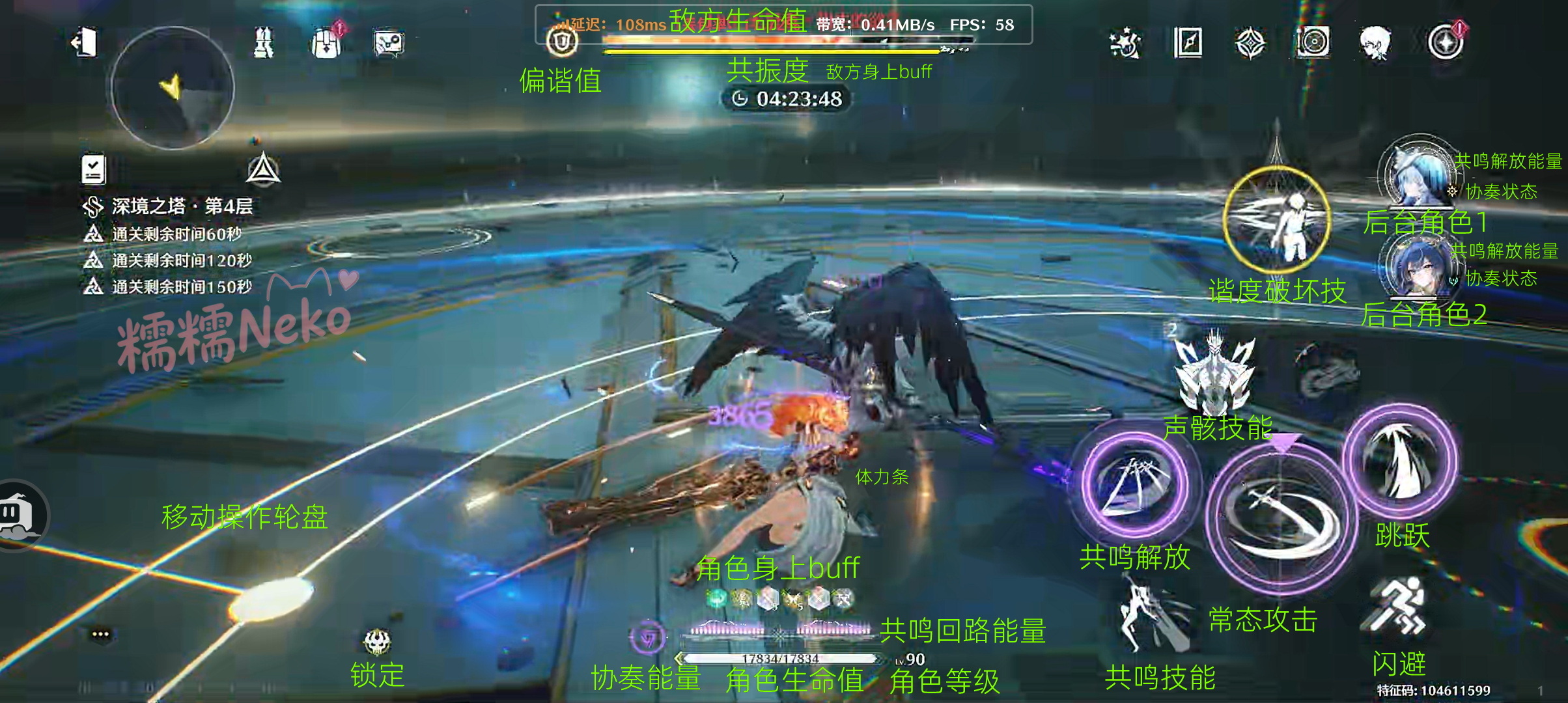This screenshot has height=703, width=1568.
Task: Tap the jump button
Action: pos(1400,463)
